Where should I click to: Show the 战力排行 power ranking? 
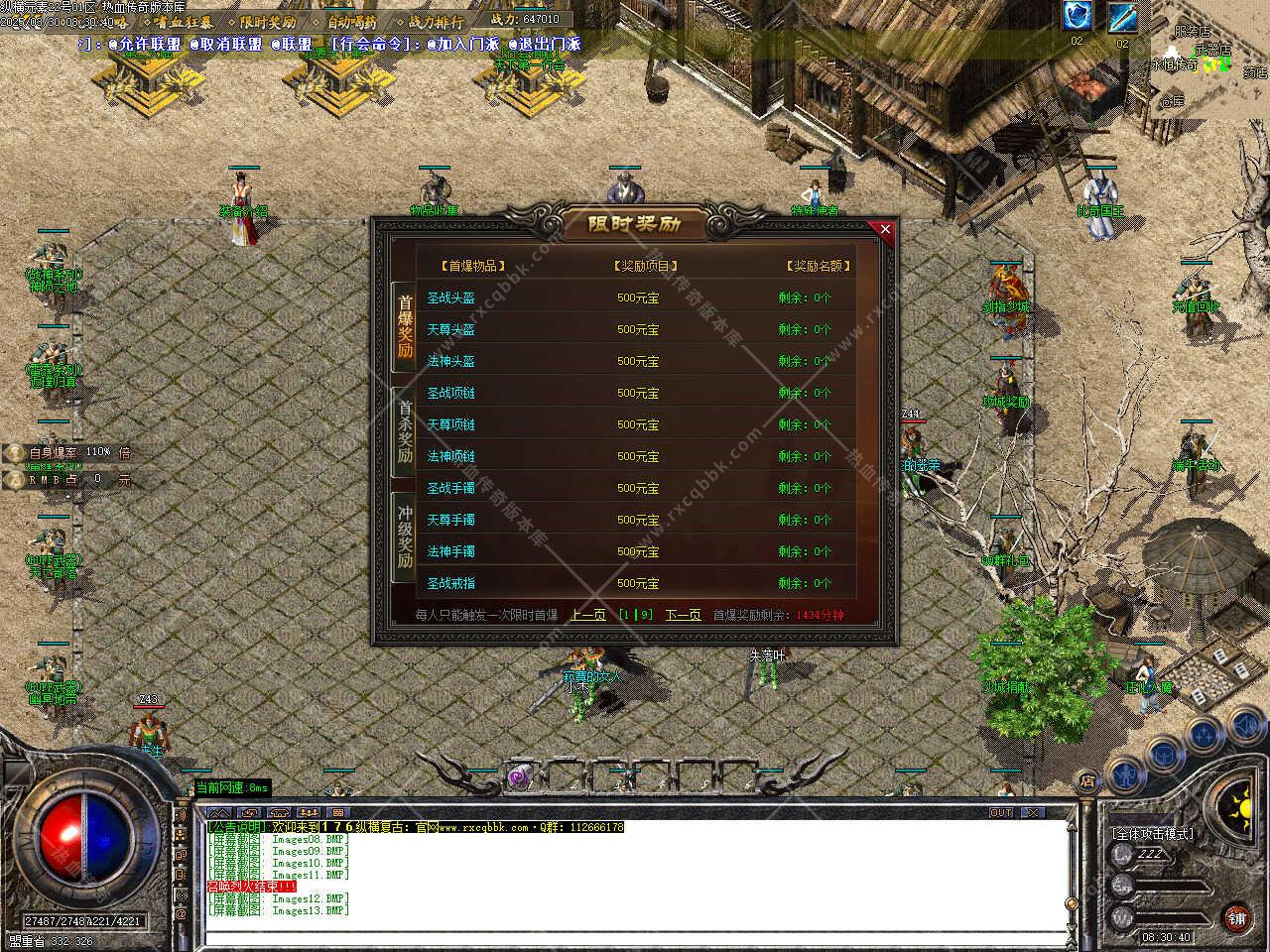coord(436,21)
